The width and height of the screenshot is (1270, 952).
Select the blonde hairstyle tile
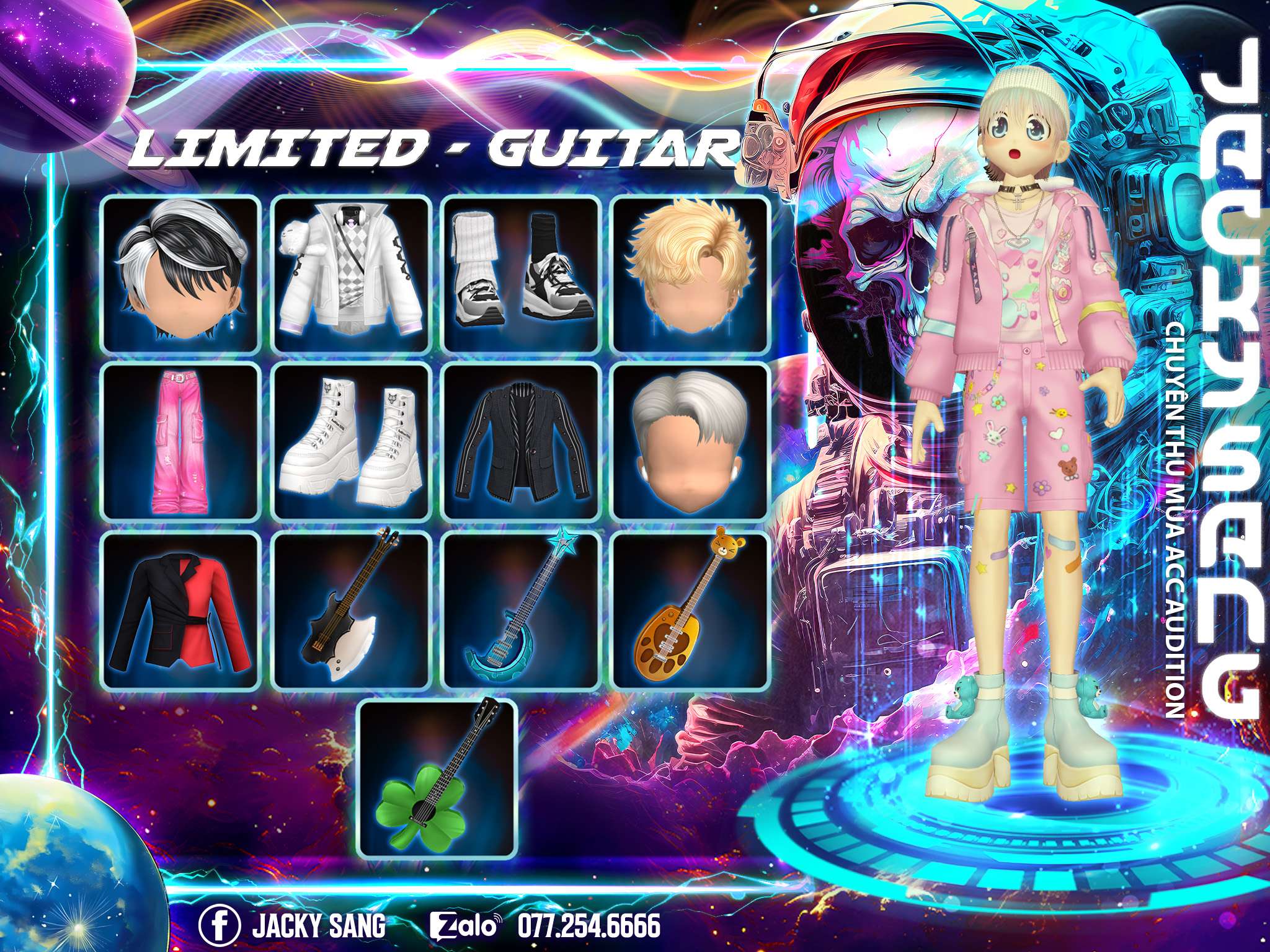click(690, 274)
